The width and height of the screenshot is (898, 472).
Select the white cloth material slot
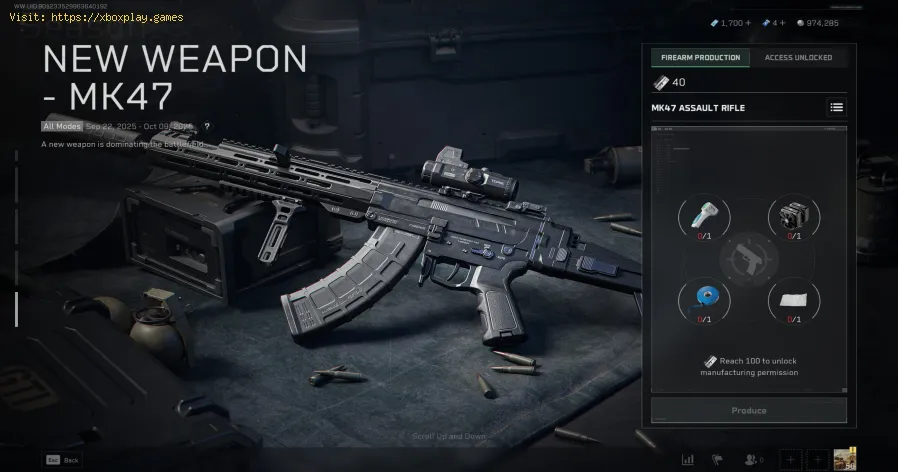[x=793, y=298]
